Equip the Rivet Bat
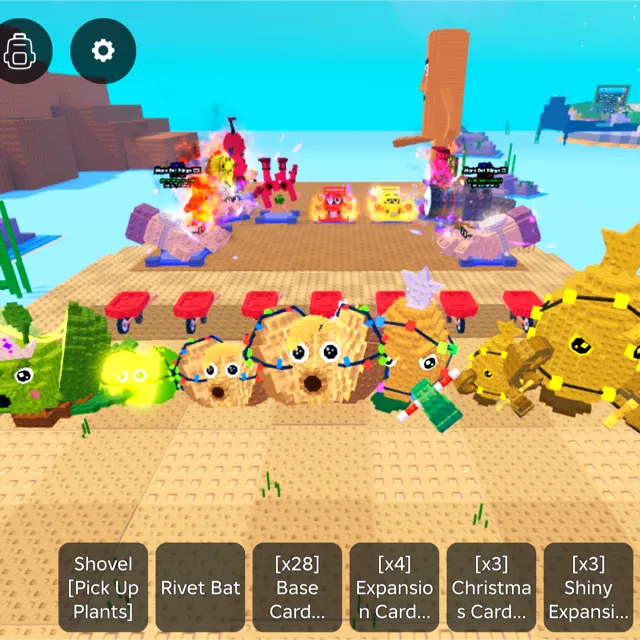640x640 pixels. click(200, 588)
